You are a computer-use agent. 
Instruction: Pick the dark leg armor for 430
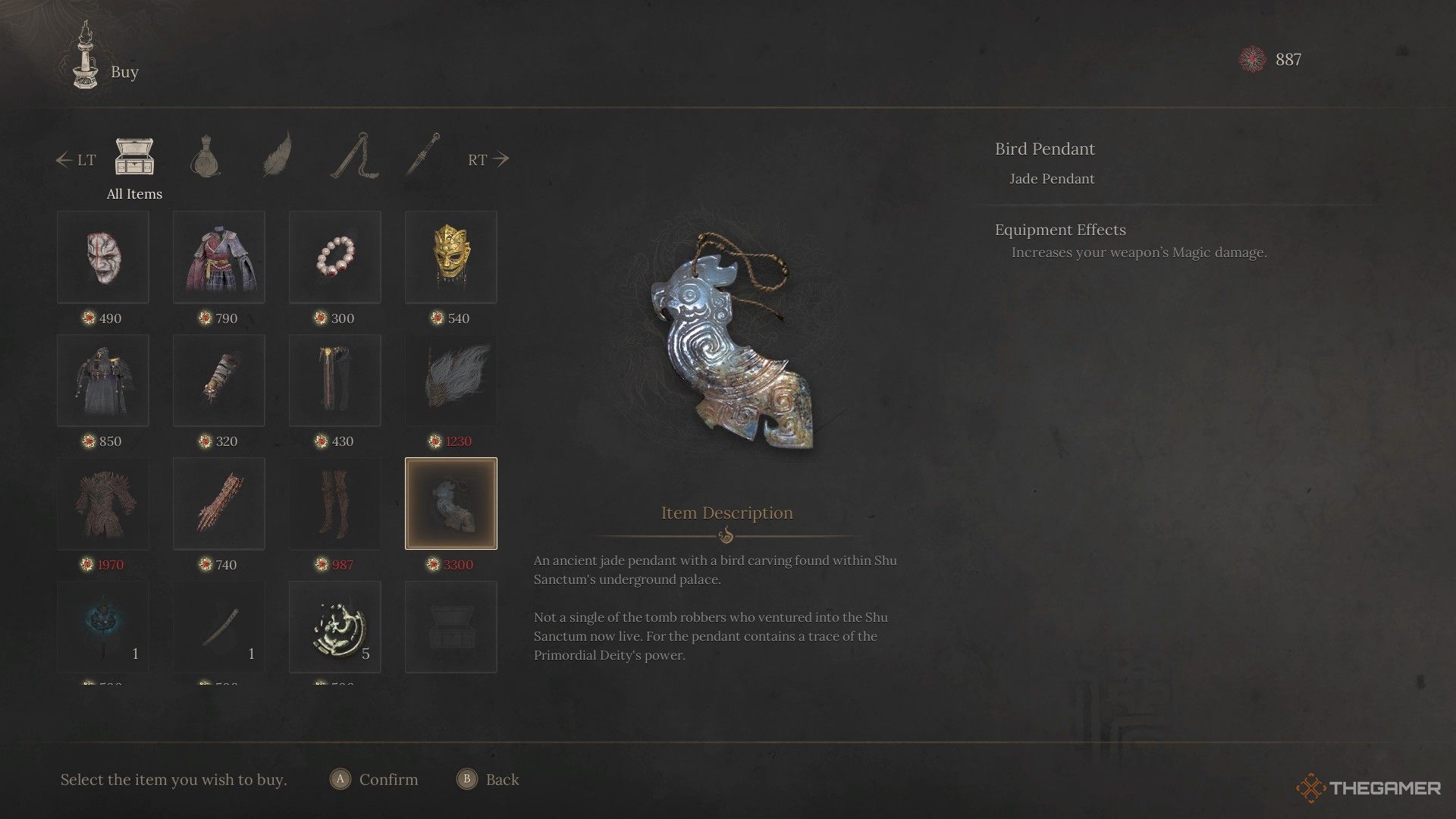pos(335,381)
